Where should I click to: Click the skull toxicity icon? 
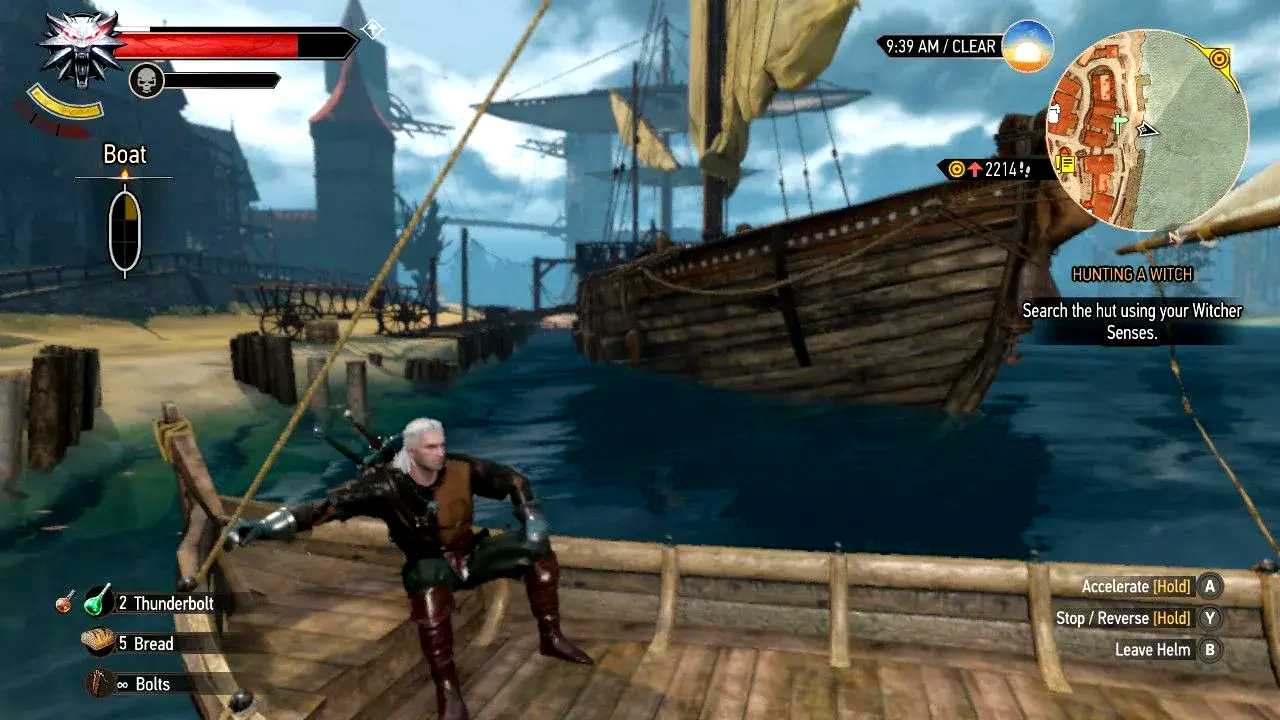(x=146, y=80)
